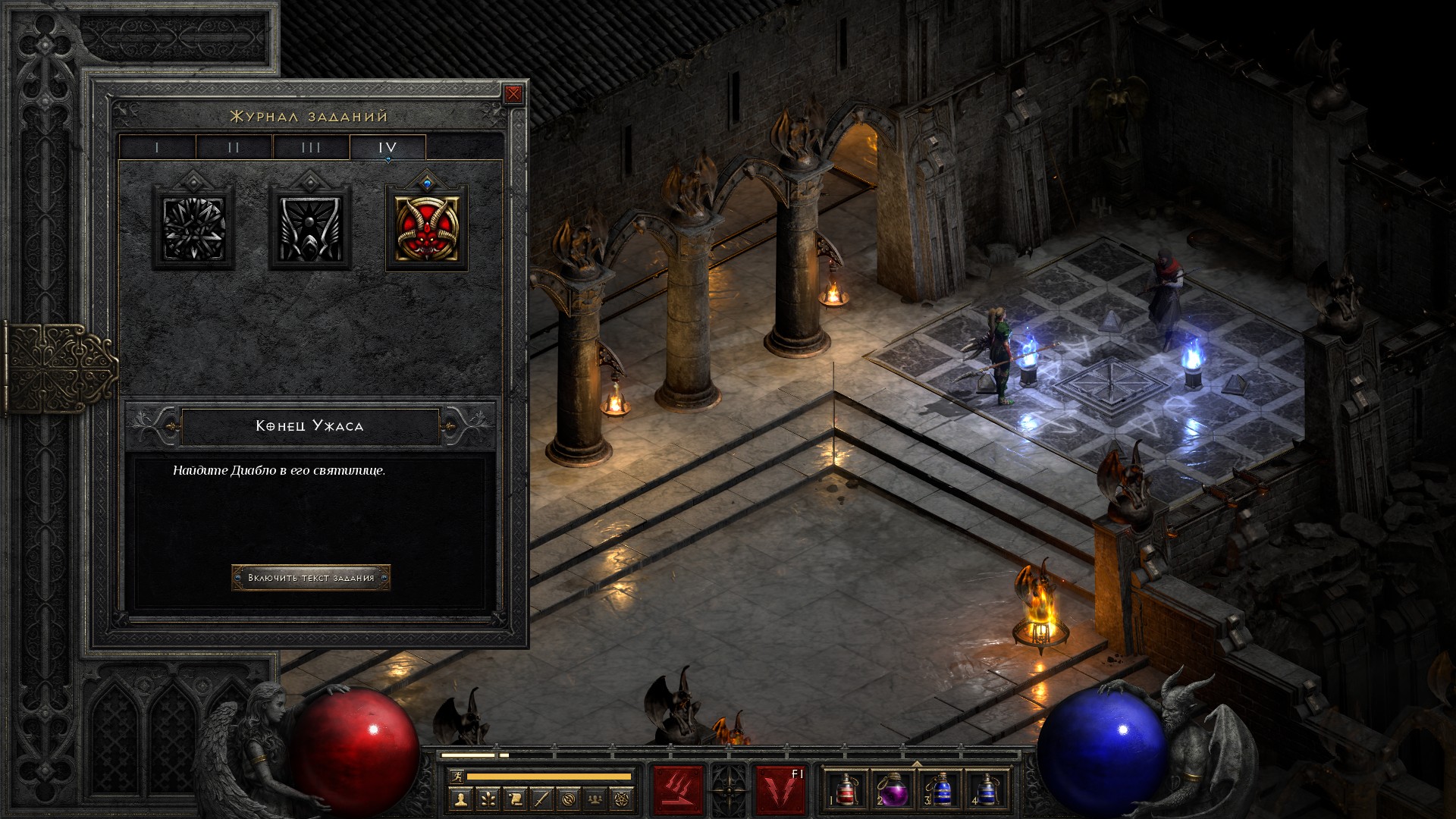This screenshot has height=819, width=1456.
Task: Use the purple rejuvenation potion in slot 2
Action: point(893,789)
